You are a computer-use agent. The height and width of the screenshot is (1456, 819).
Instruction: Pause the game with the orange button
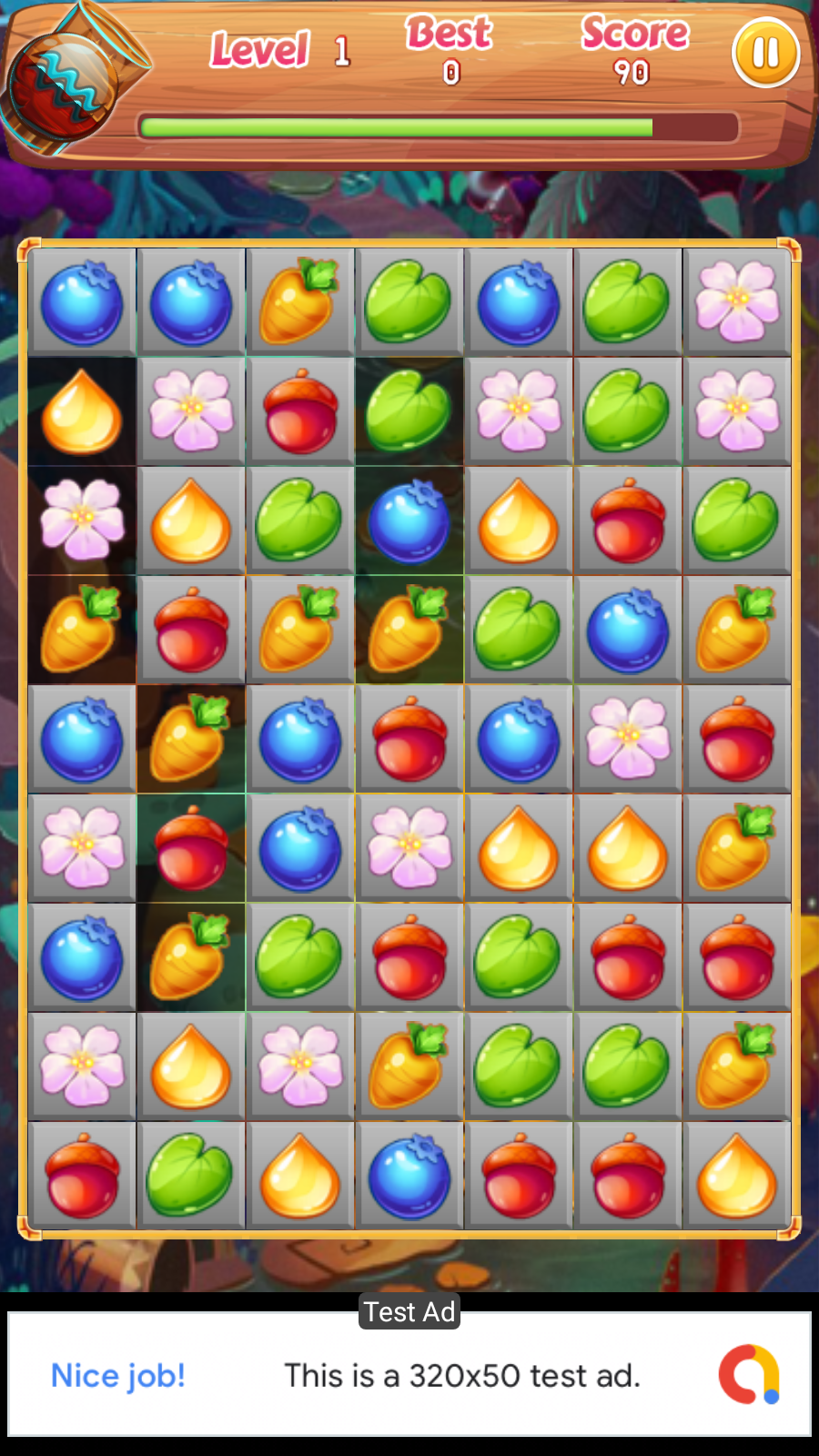point(765,53)
